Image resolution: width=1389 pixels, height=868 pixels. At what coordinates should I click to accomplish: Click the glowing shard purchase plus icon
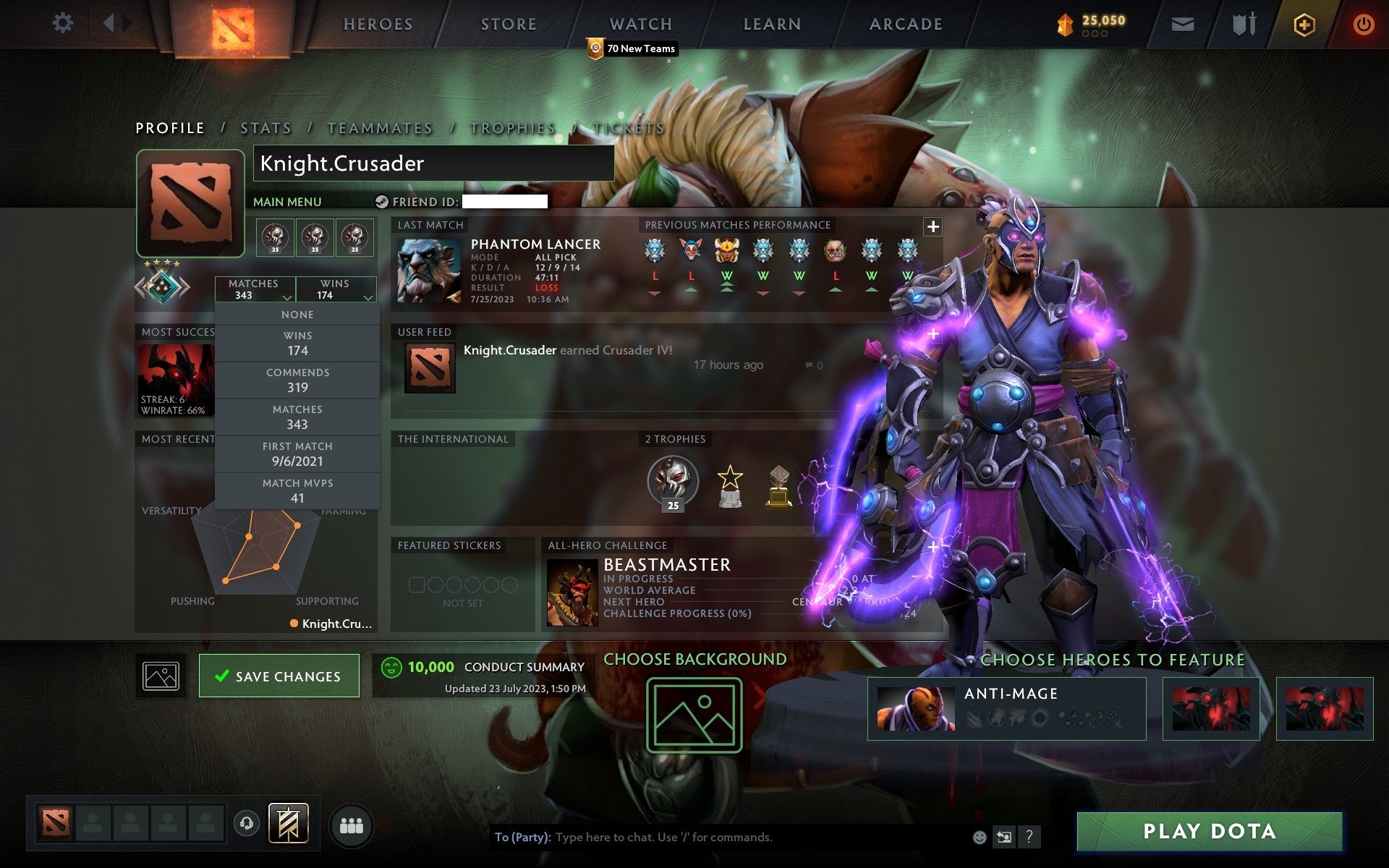[1302, 23]
